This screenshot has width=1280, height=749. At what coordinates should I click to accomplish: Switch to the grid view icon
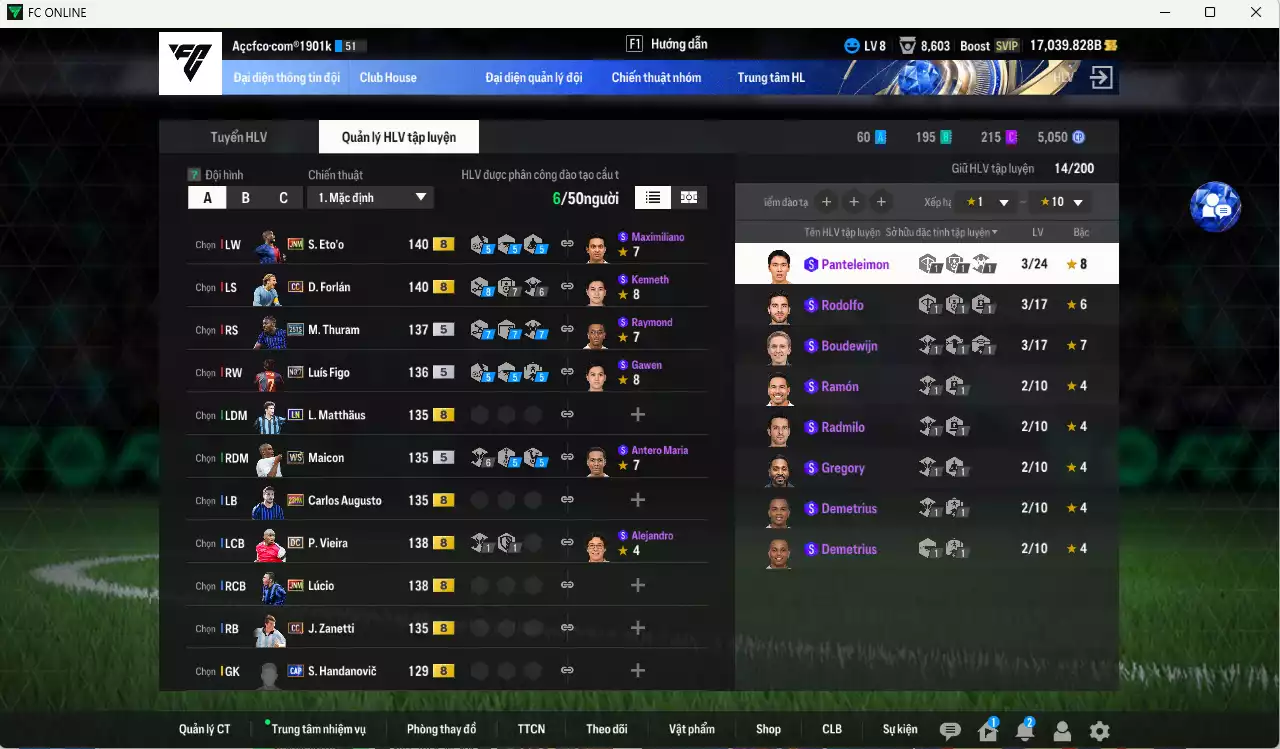[688, 197]
